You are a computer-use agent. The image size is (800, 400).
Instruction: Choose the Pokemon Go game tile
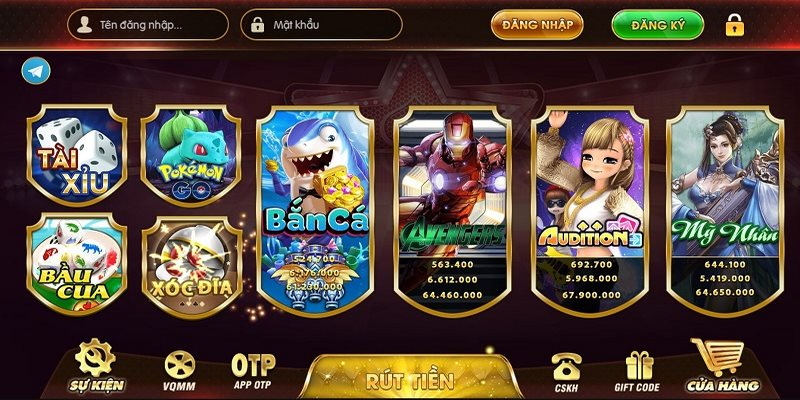coord(191,153)
